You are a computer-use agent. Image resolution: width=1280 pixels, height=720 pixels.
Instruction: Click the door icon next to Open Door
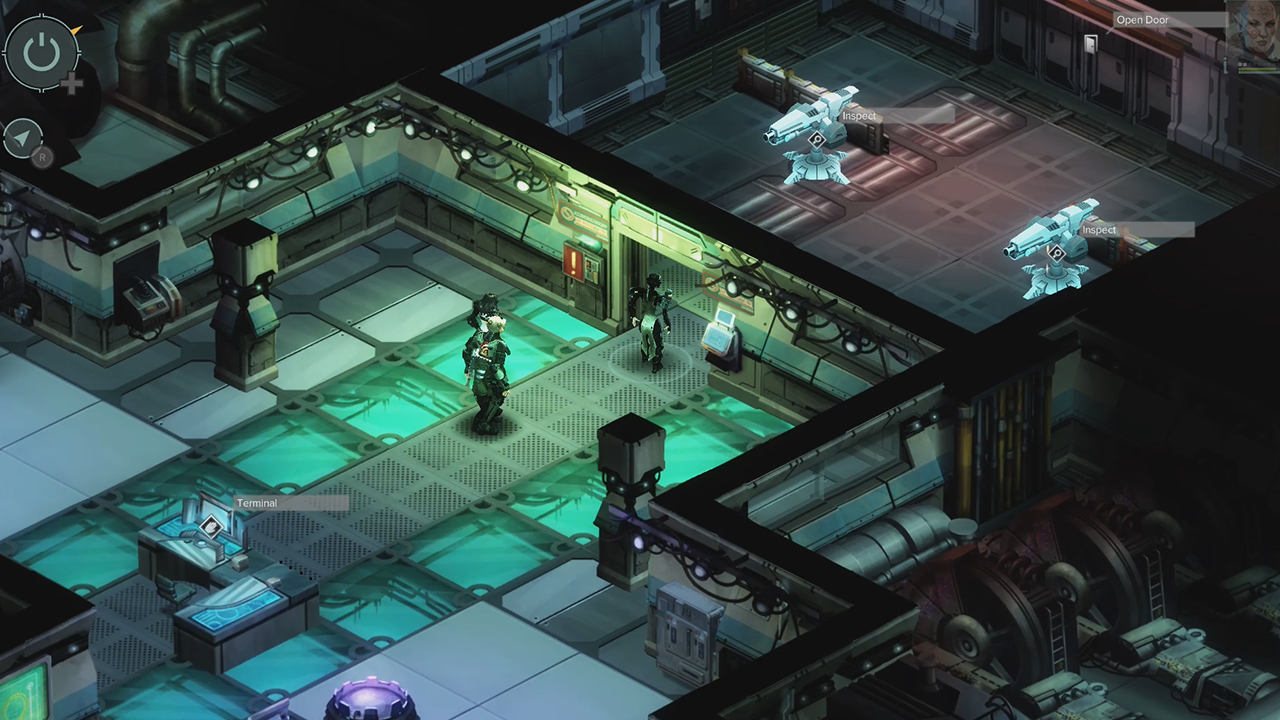[1090, 43]
